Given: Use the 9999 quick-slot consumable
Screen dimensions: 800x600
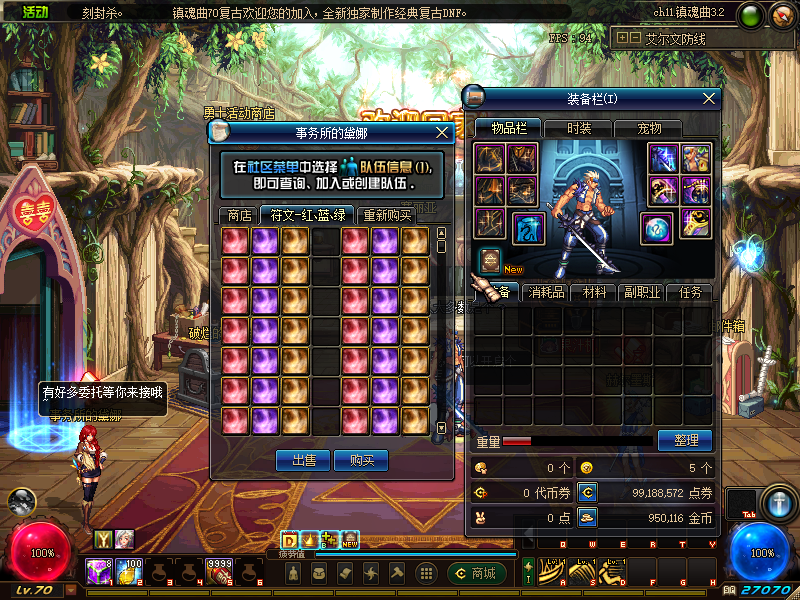Looking at the screenshot, I should pyautogui.click(x=220, y=571).
